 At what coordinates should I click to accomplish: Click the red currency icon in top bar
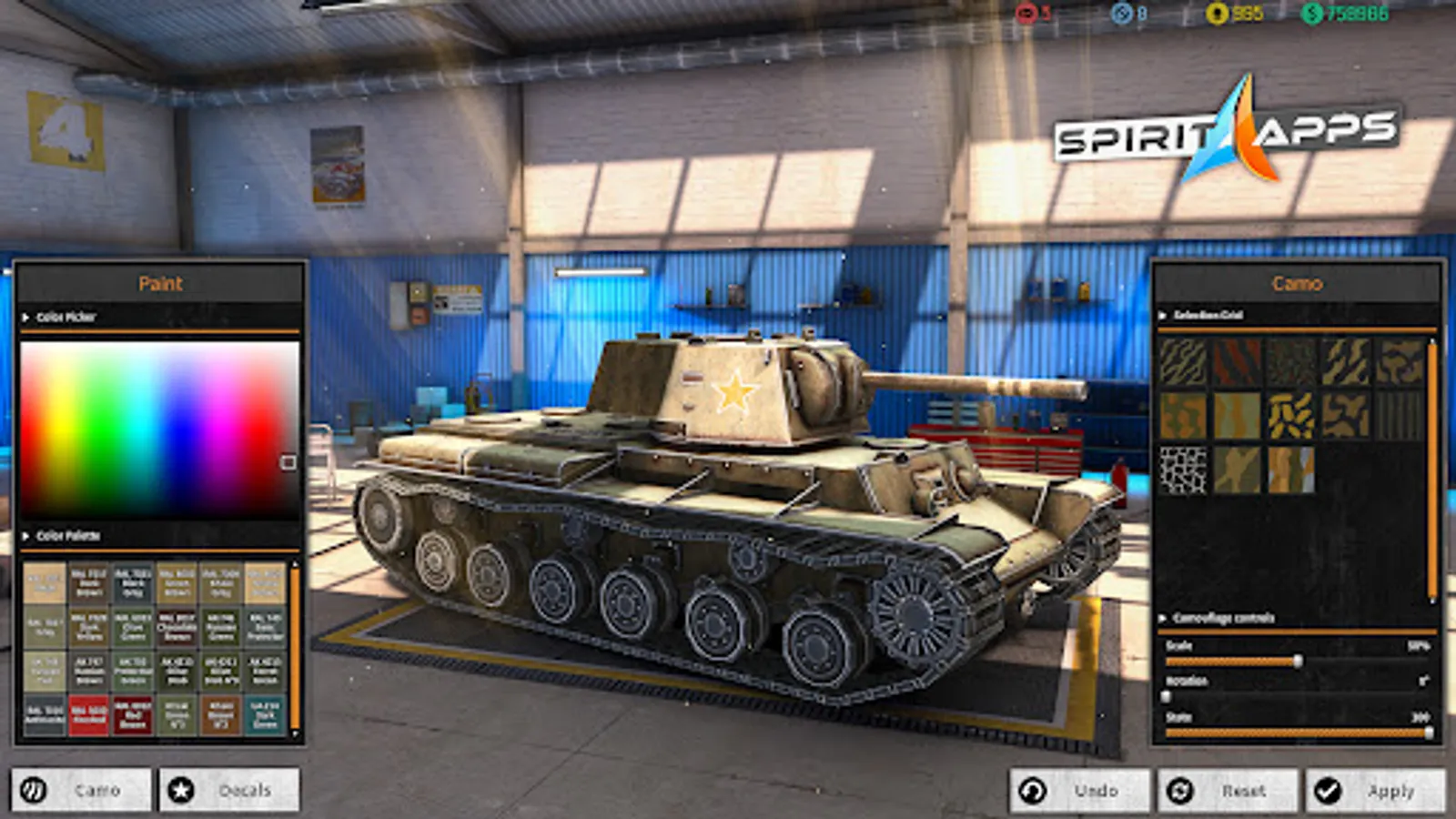tap(1026, 13)
